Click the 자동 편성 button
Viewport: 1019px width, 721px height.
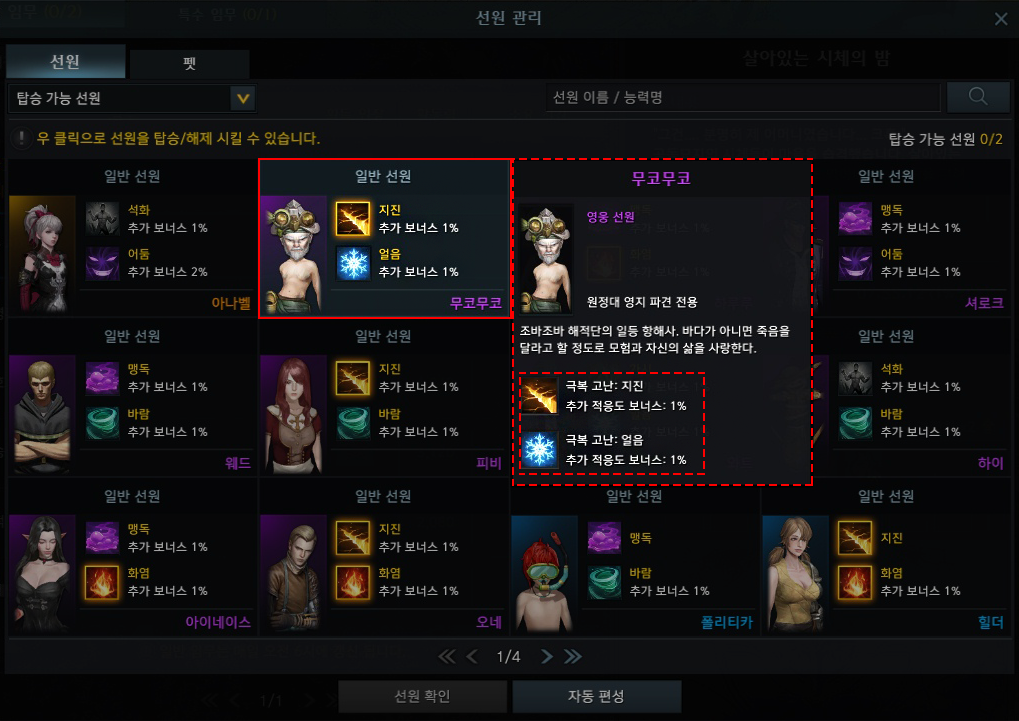click(x=596, y=696)
